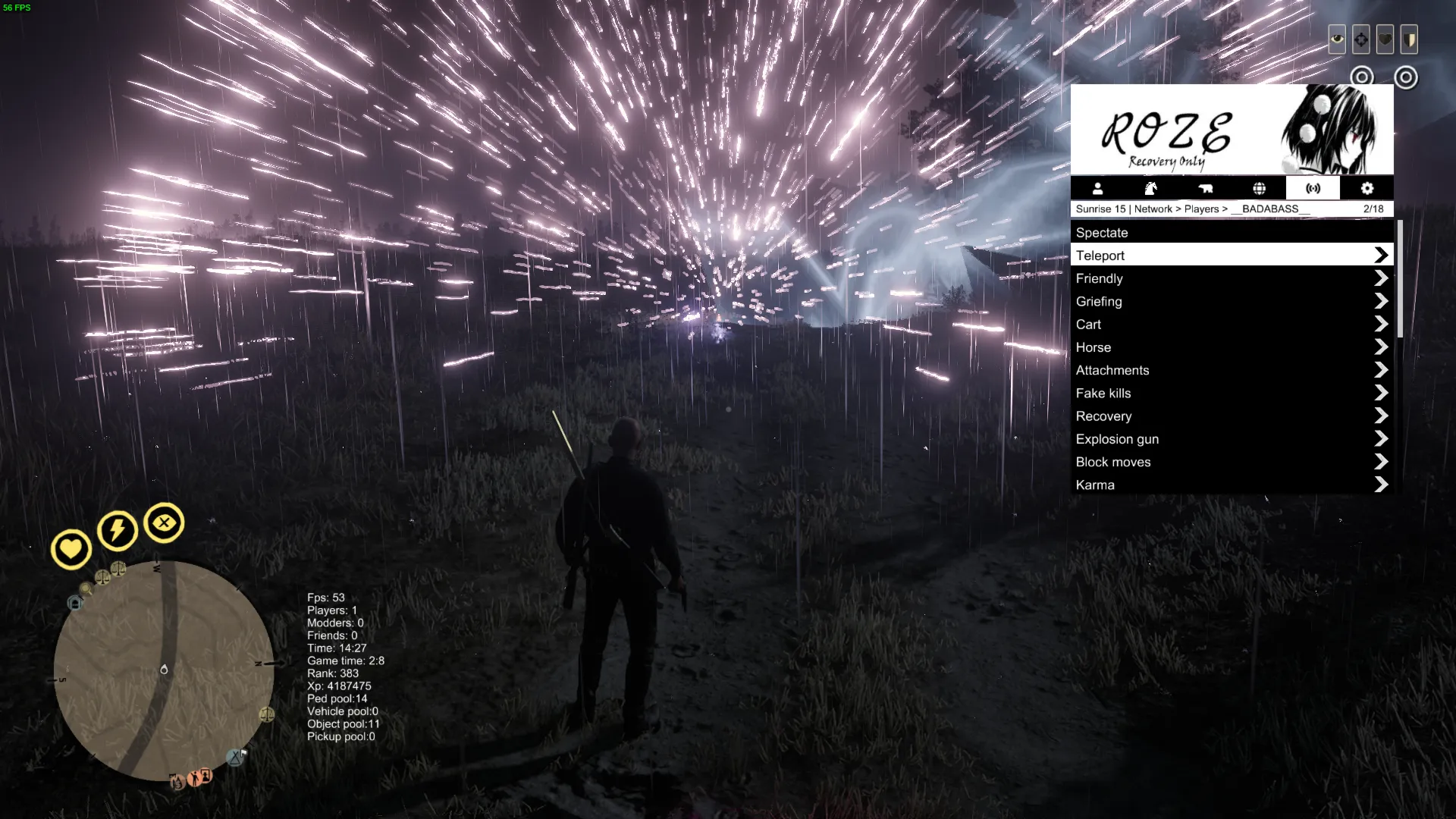Select the Explosion gun option
The image size is (1456, 819).
(1232, 439)
